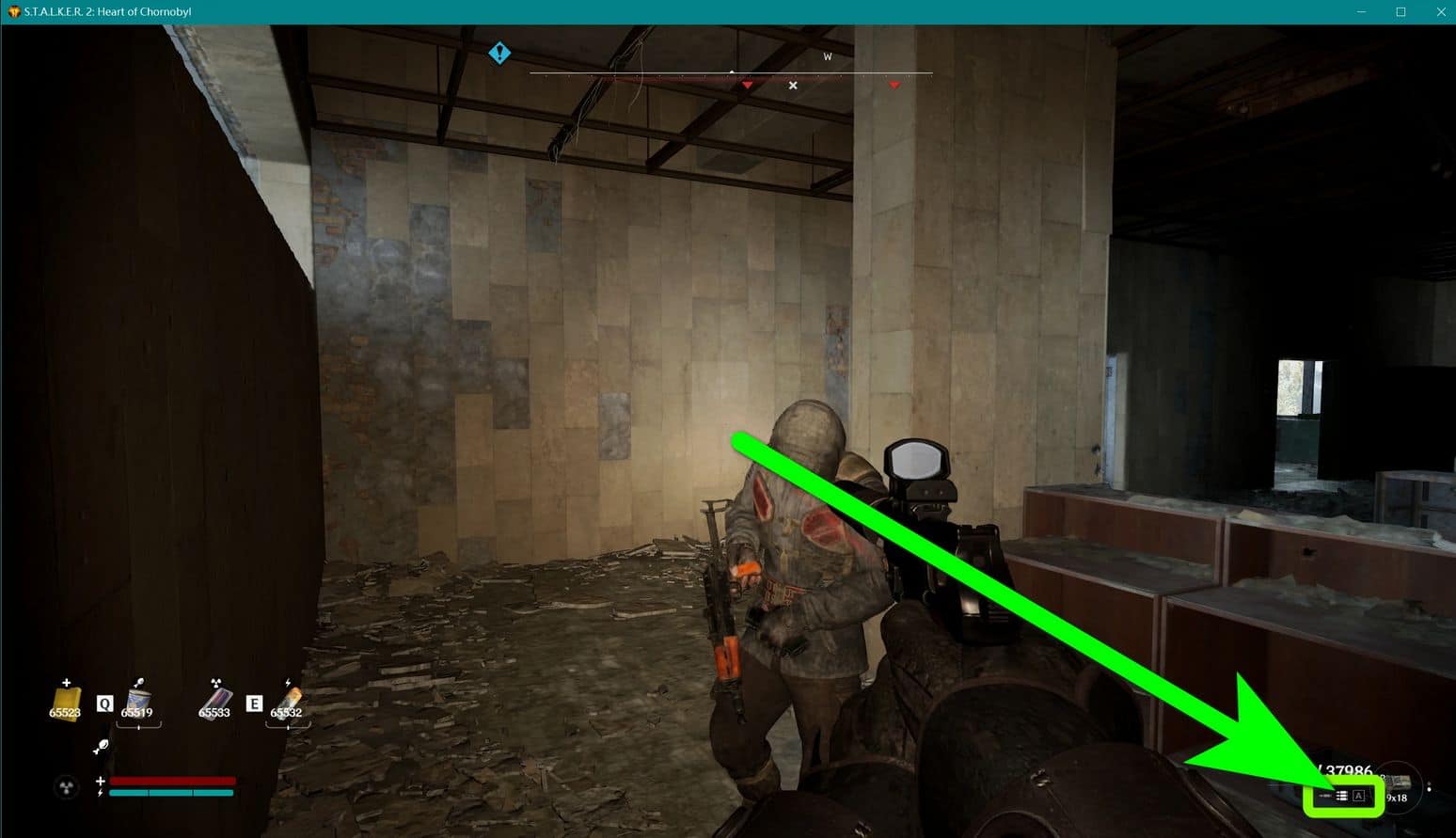Expand the bracket under quick slot 65519

coord(138,726)
